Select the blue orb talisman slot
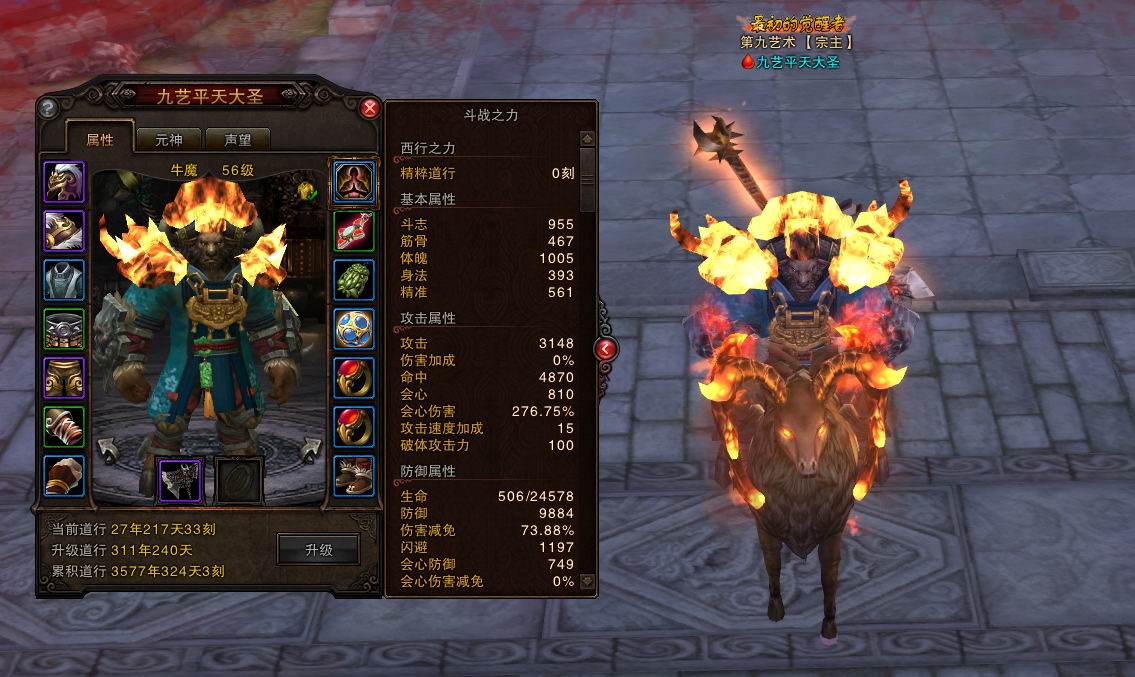 354,329
